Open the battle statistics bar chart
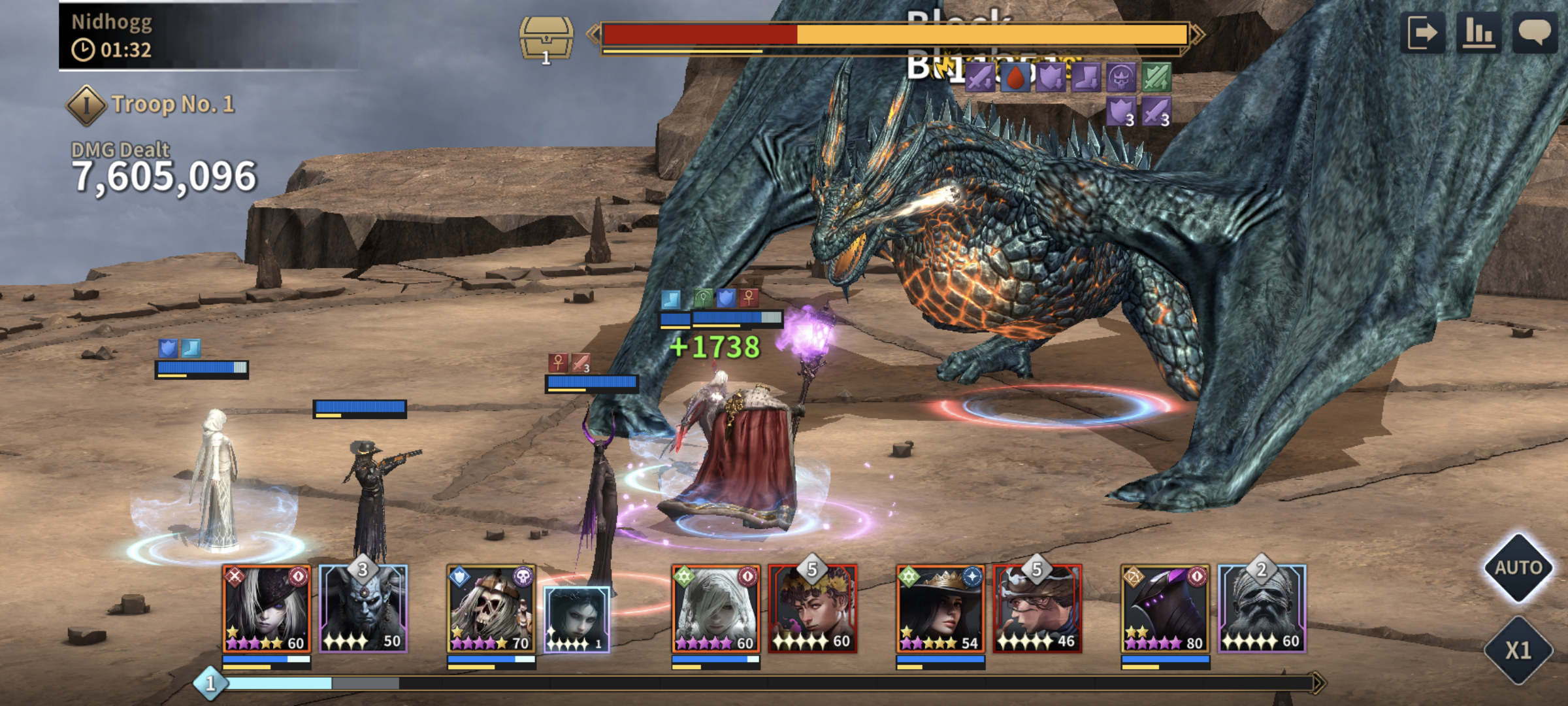 (1478, 33)
